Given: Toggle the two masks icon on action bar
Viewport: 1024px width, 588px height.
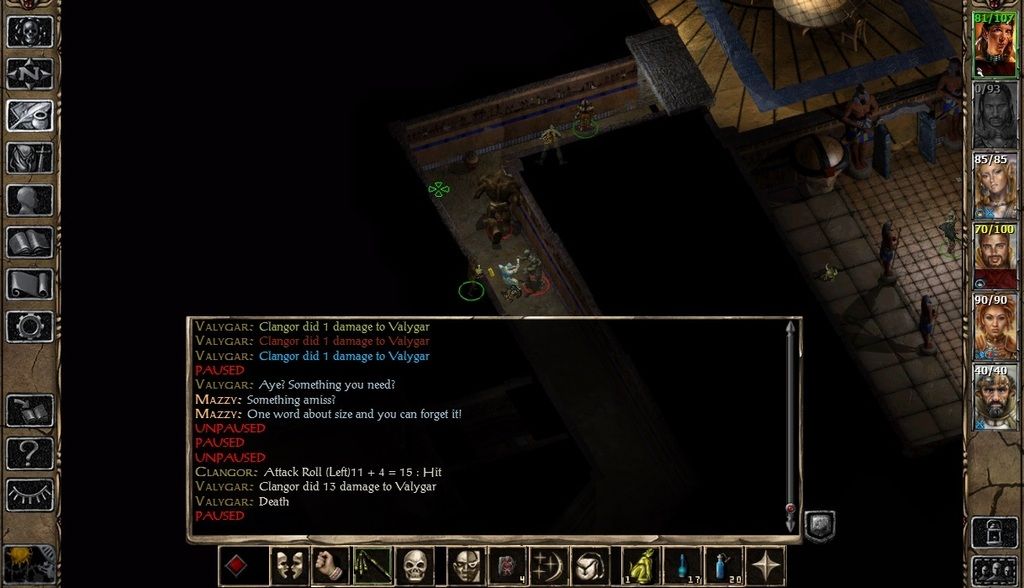Looking at the screenshot, I should [289, 566].
